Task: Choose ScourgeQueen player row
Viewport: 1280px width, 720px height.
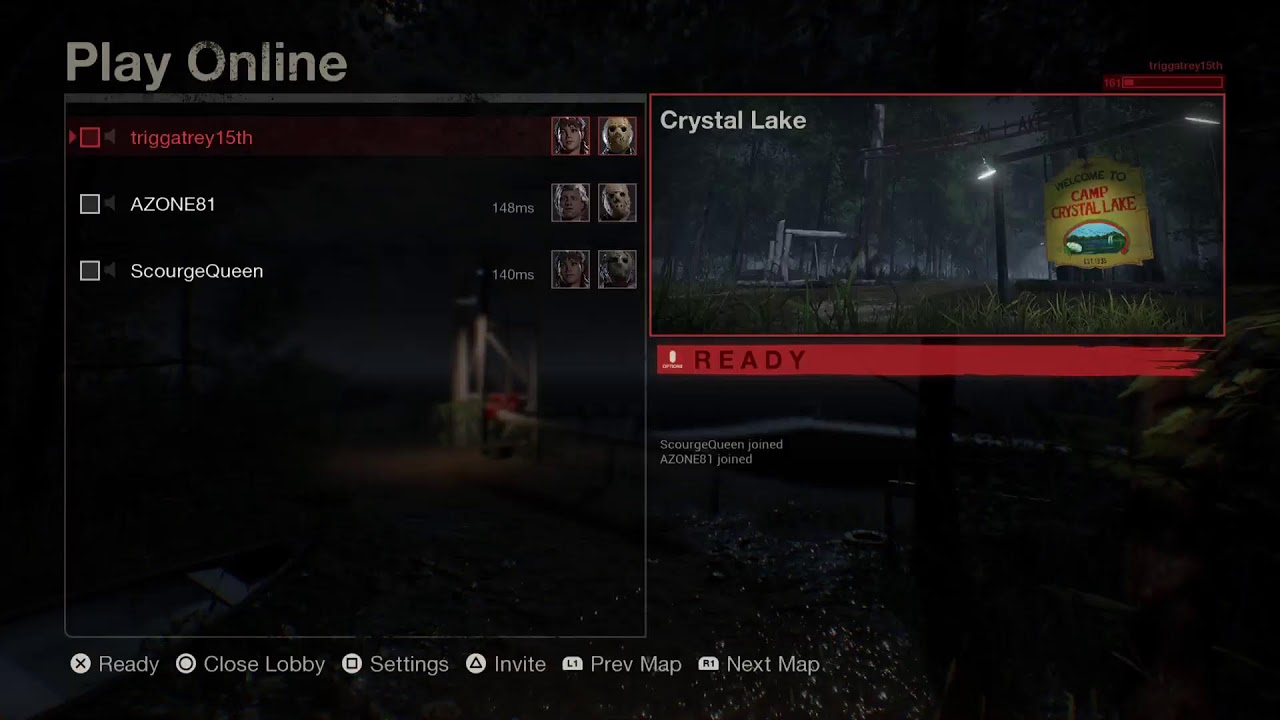Action: click(x=197, y=271)
